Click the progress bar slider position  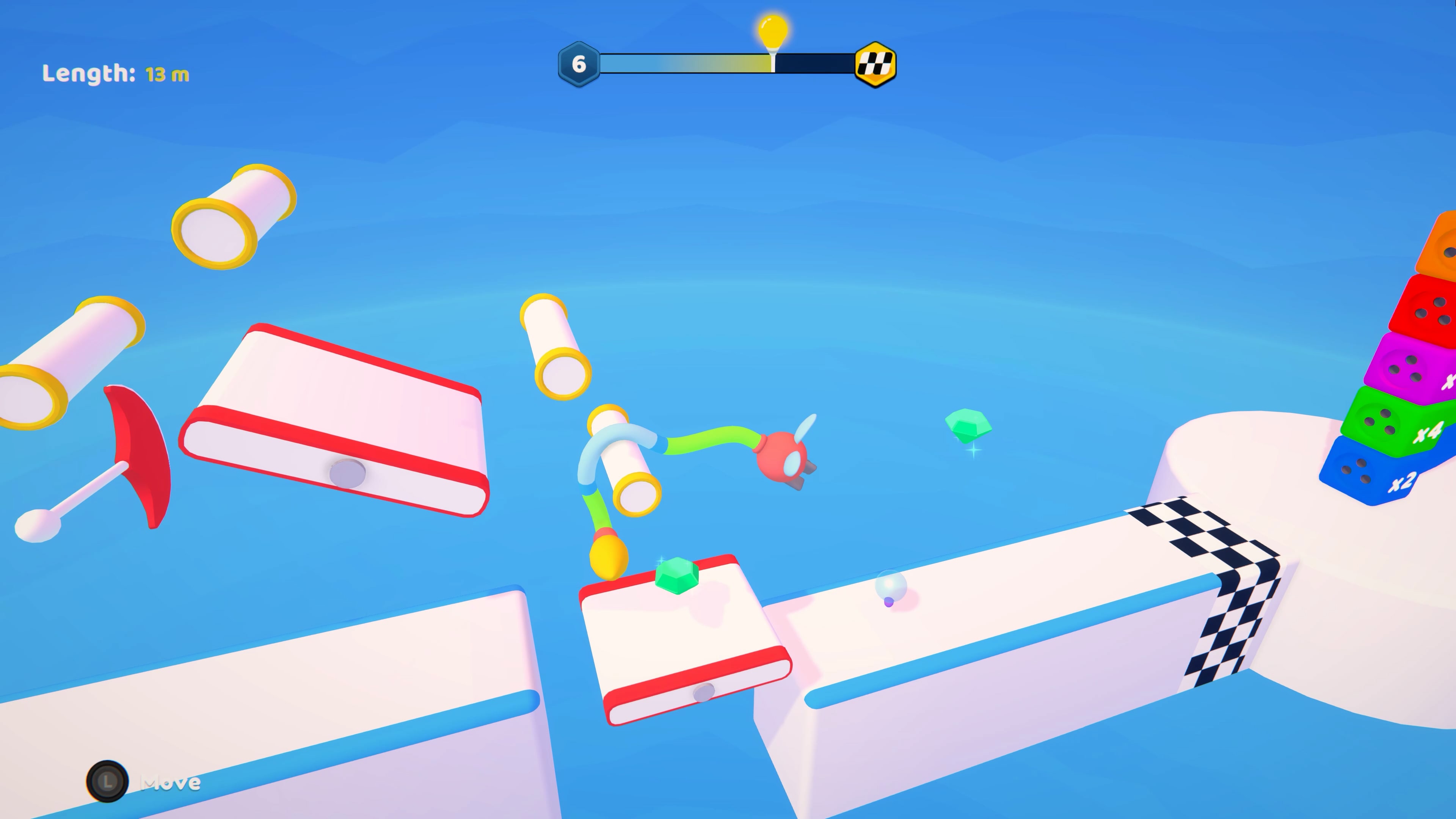pos(774,64)
